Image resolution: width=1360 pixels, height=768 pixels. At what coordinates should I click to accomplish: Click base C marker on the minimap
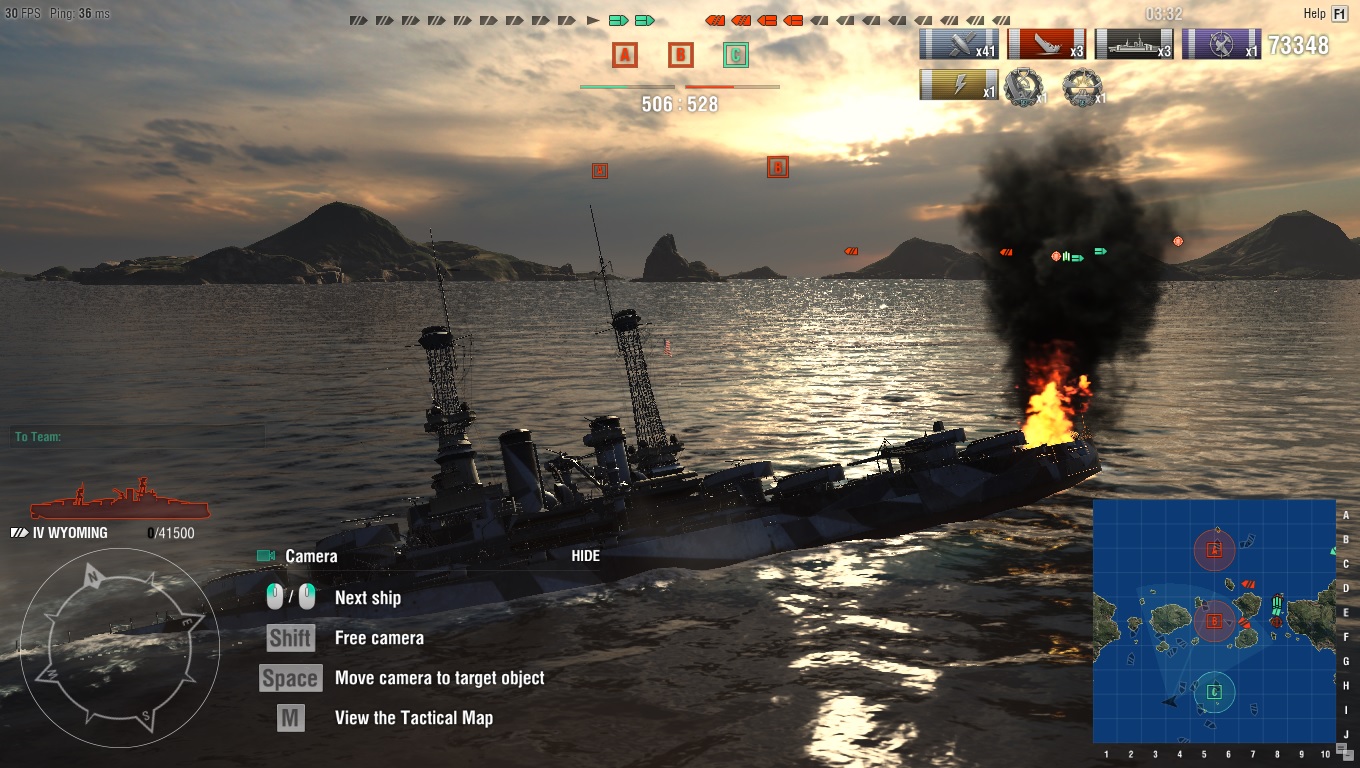pyautogui.click(x=1214, y=691)
